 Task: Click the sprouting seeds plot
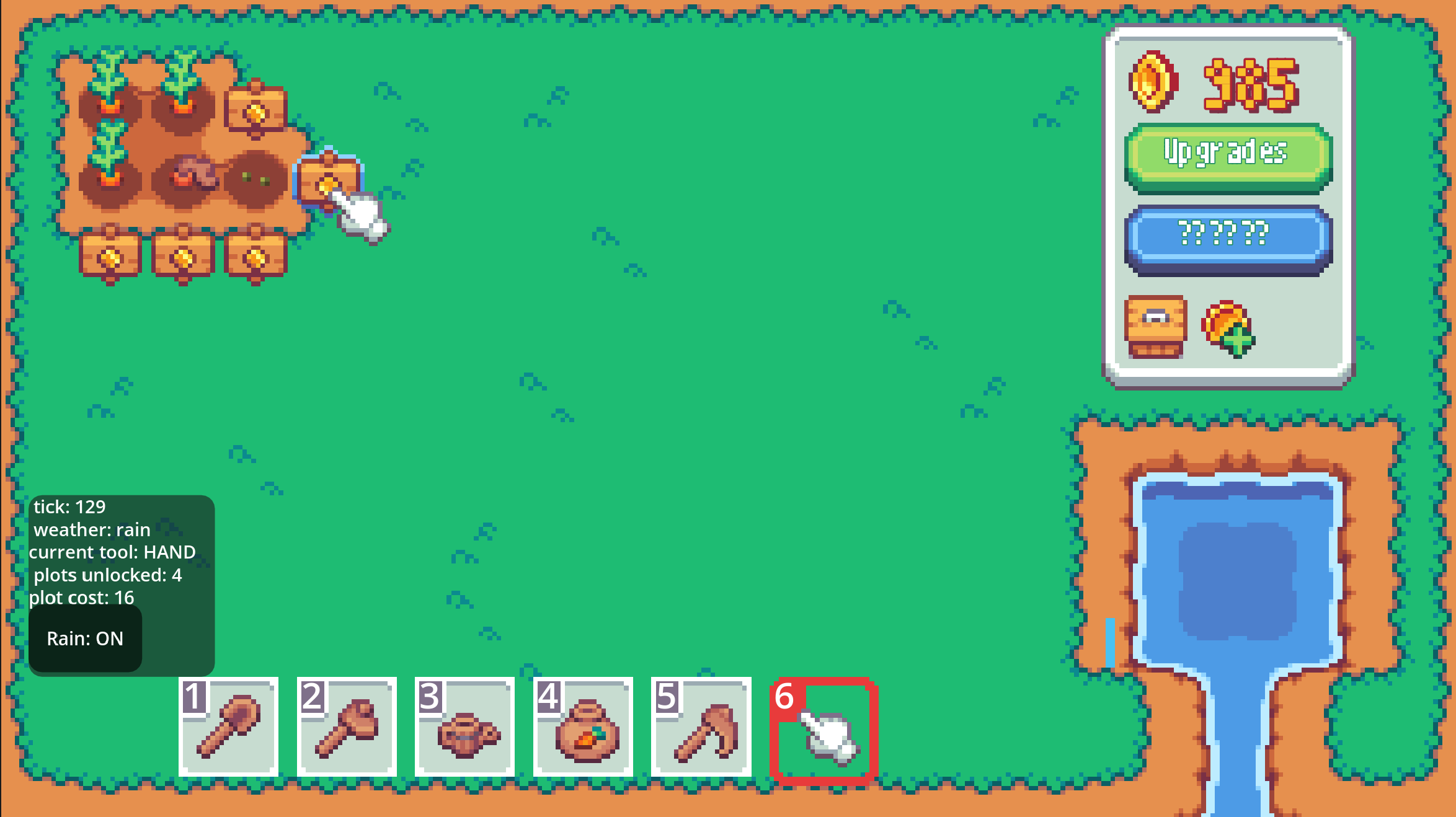point(254,180)
